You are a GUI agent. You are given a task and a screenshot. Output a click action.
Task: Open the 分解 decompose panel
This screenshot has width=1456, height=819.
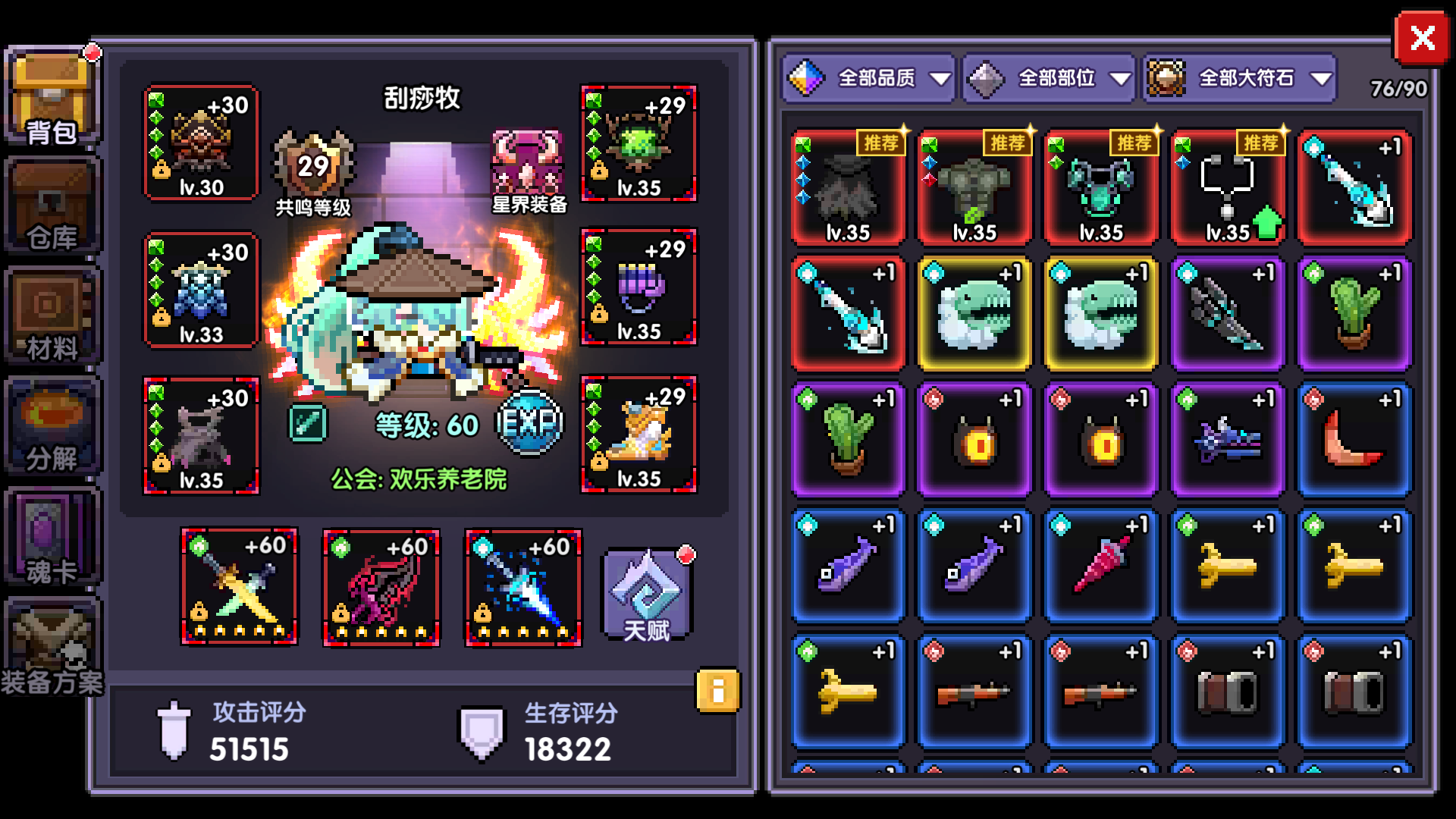click(x=50, y=425)
